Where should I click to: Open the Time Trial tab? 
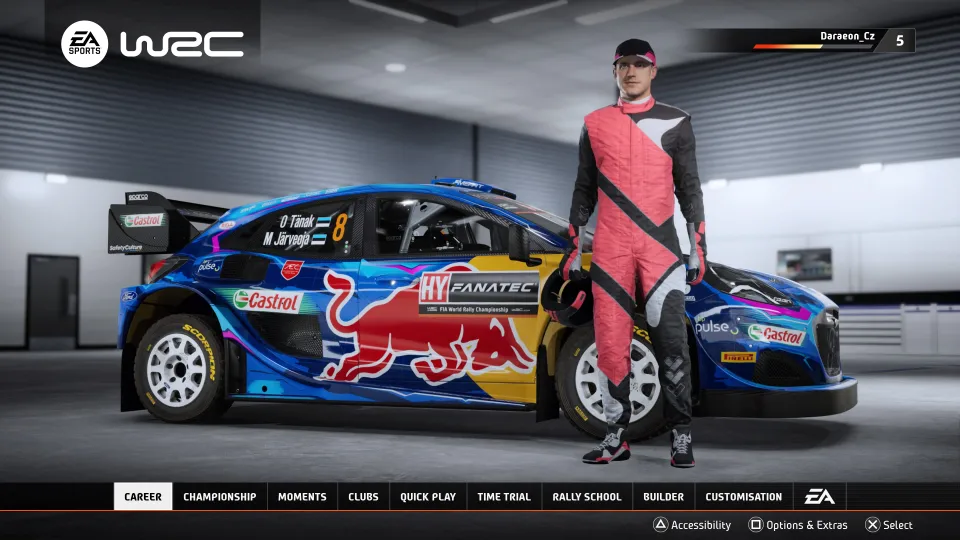tap(504, 497)
